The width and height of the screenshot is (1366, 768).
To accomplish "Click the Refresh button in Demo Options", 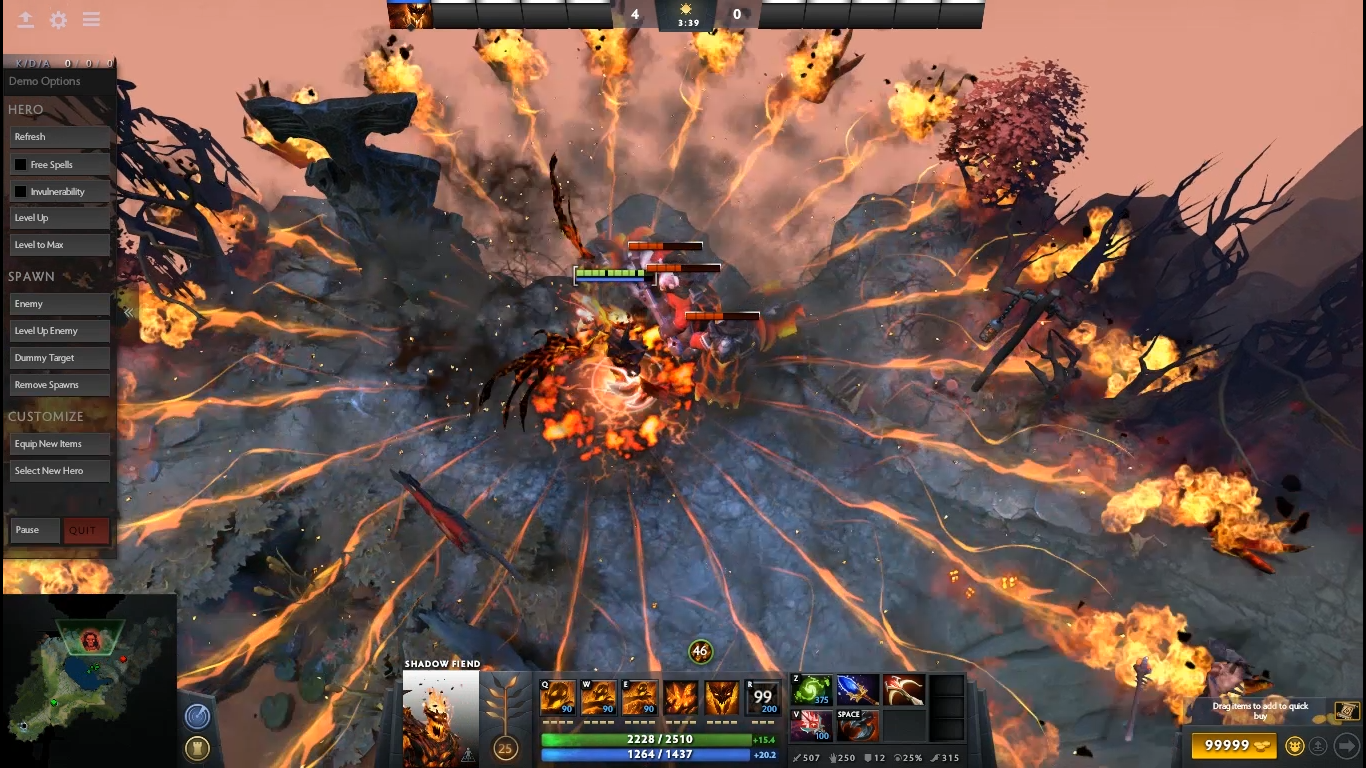I will 59,137.
